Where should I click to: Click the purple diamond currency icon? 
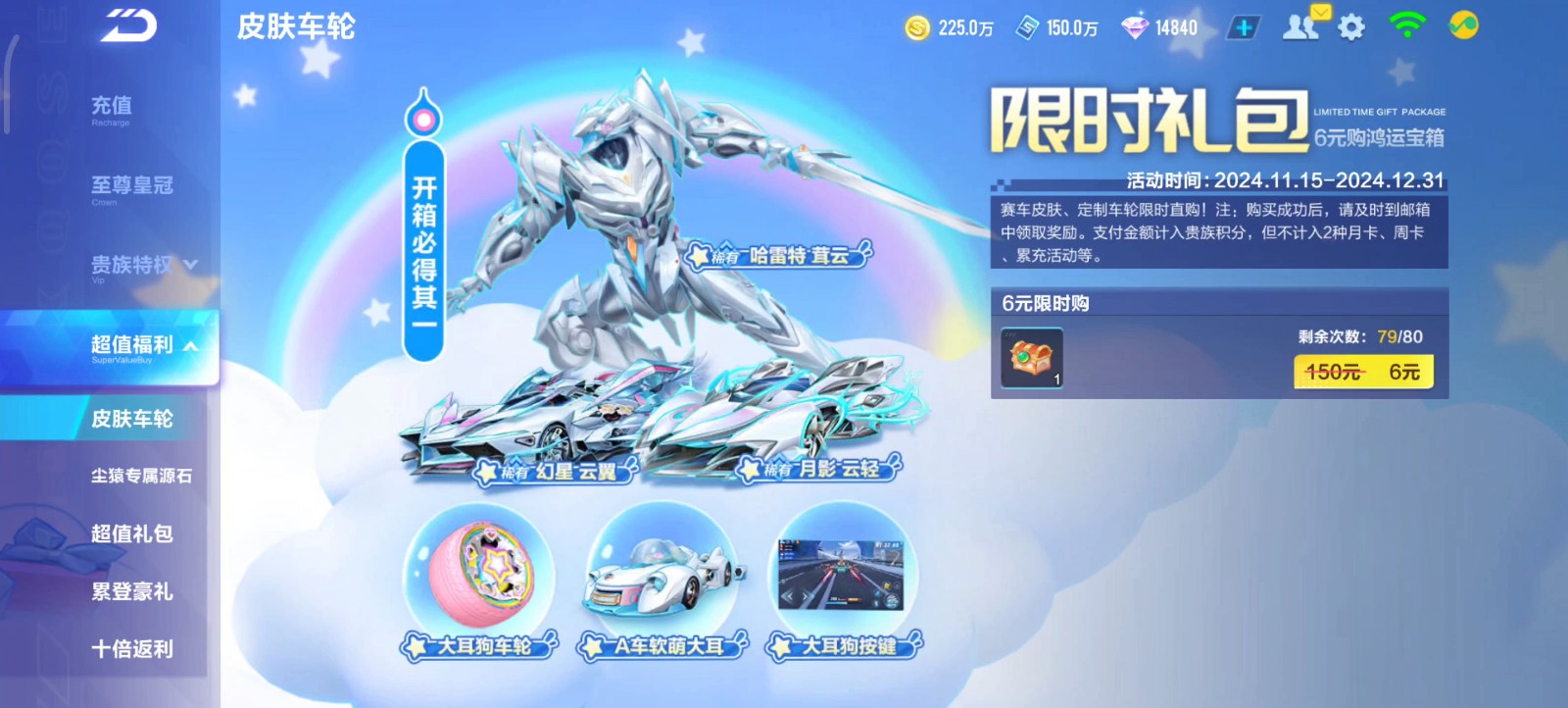click(1132, 26)
